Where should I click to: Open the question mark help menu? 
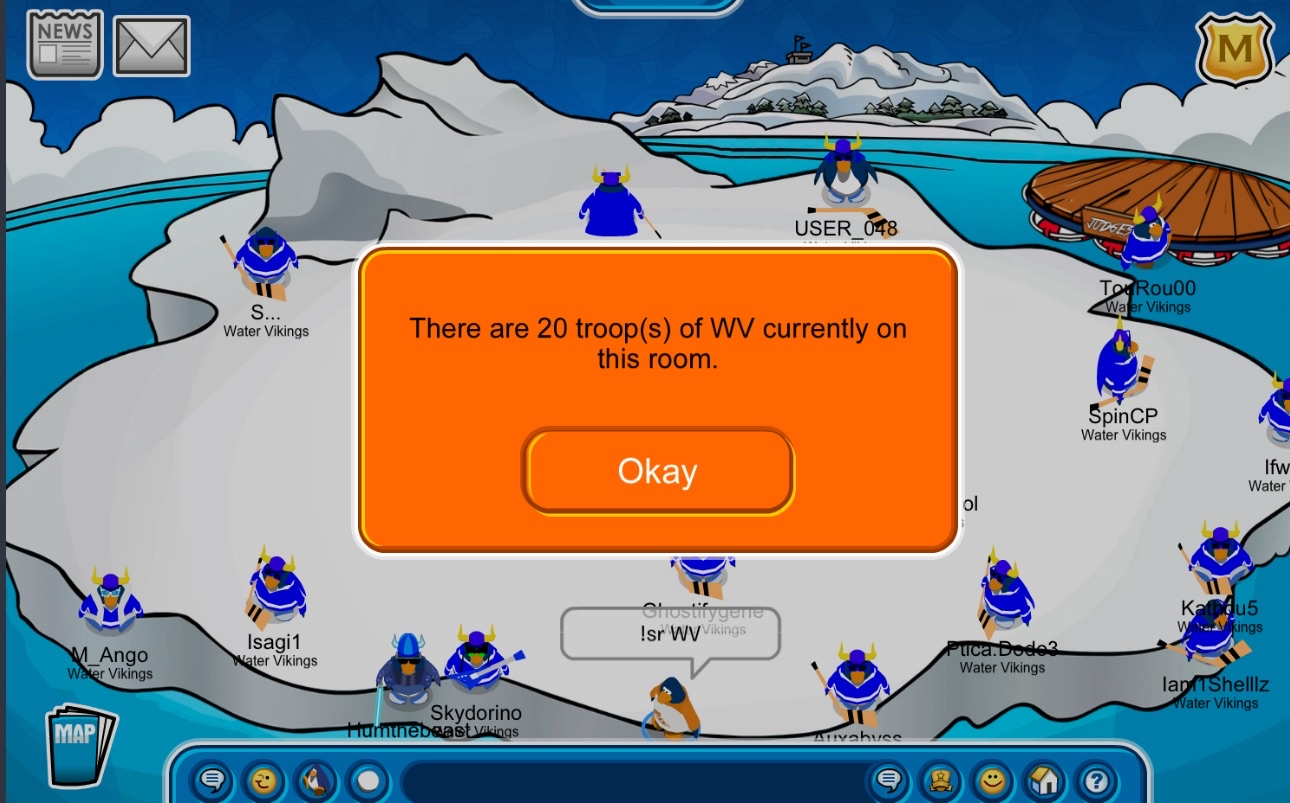point(1096,780)
